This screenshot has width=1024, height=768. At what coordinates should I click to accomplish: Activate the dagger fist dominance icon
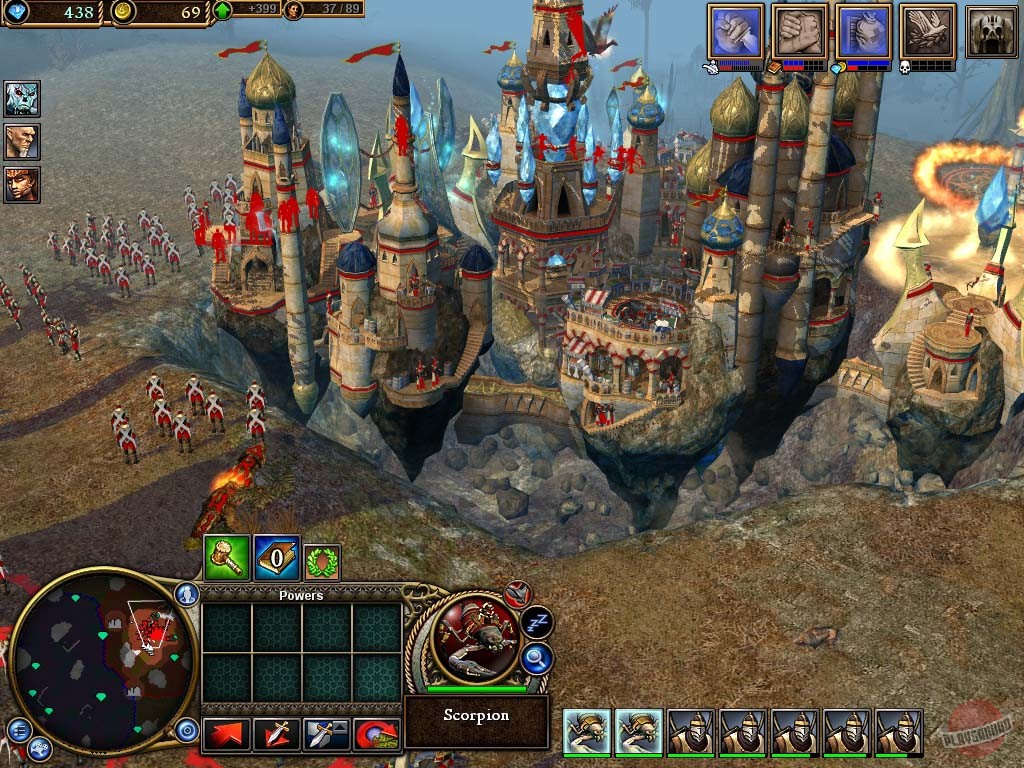pyautogui.click(x=736, y=31)
